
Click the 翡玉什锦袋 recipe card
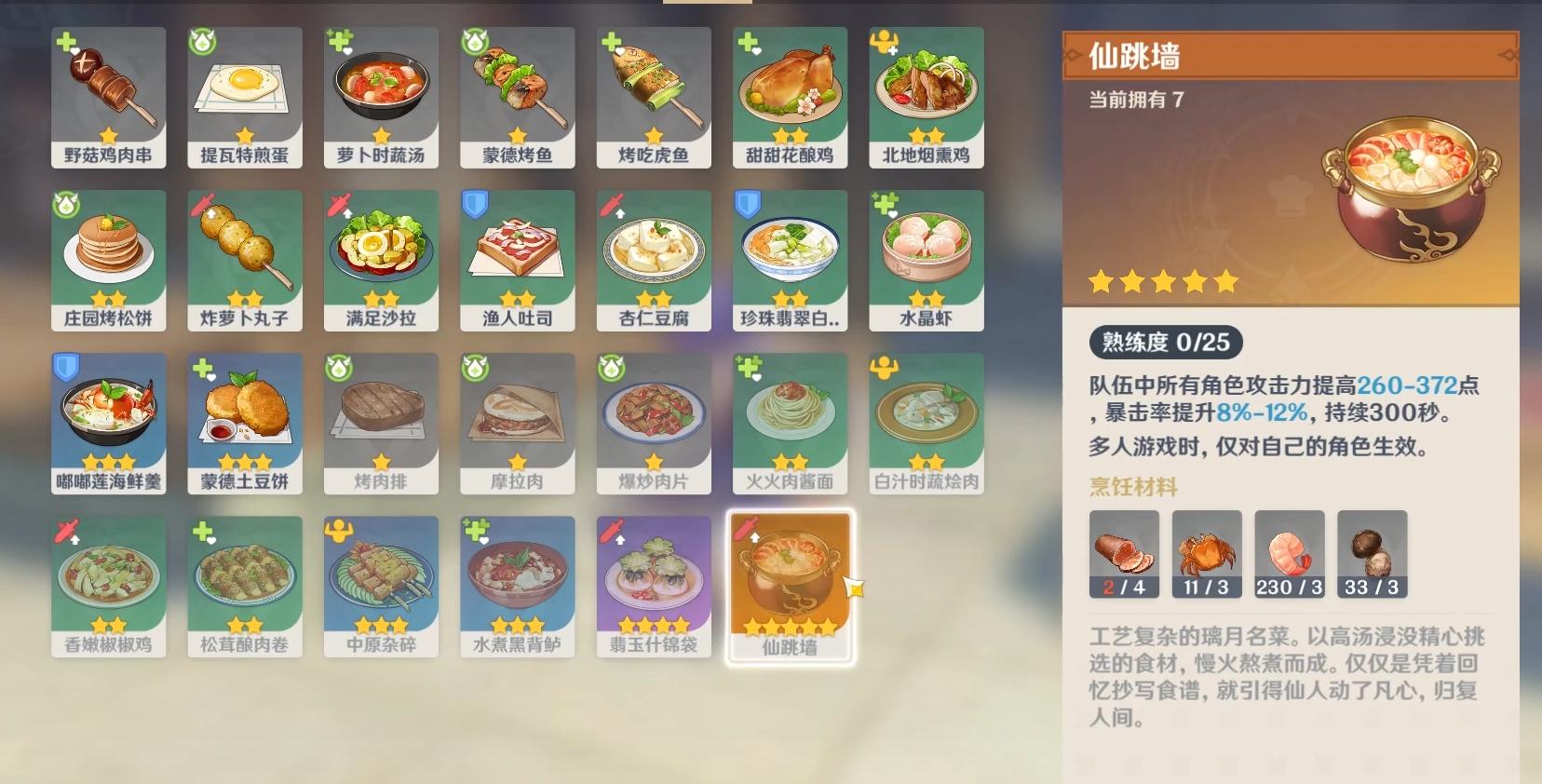[x=654, y=587]
